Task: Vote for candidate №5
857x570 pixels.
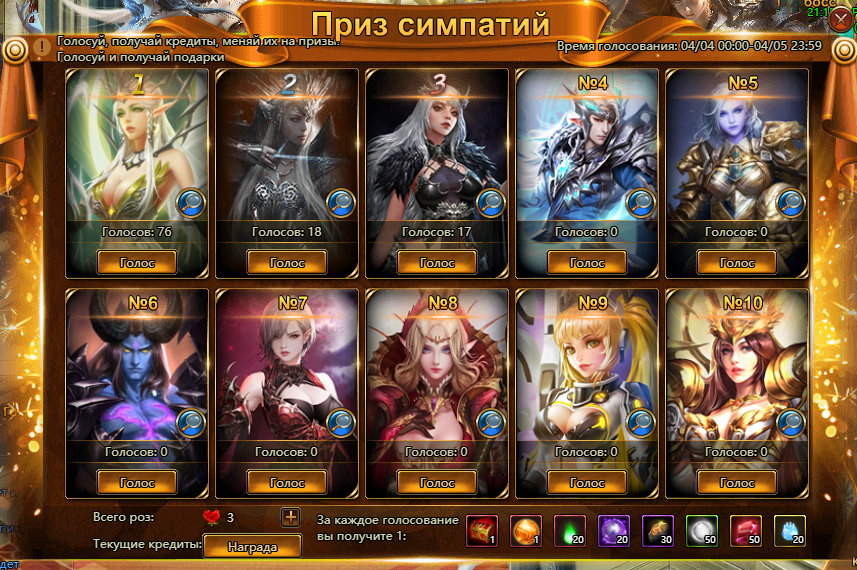Action: tap(737, 262)
